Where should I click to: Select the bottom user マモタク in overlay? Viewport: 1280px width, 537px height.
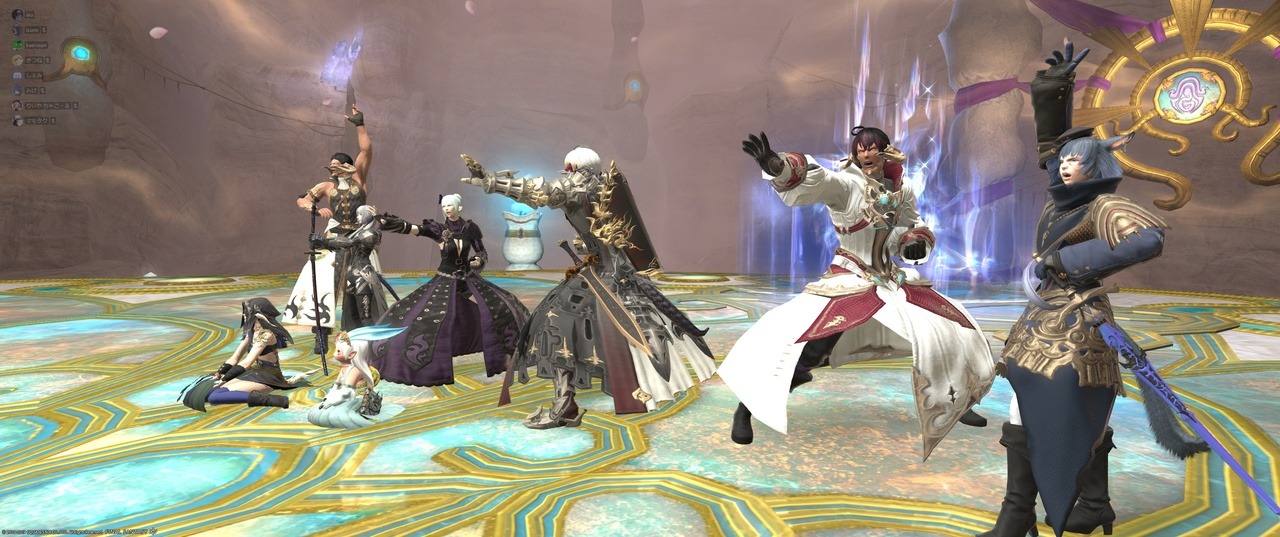point(17,120)
